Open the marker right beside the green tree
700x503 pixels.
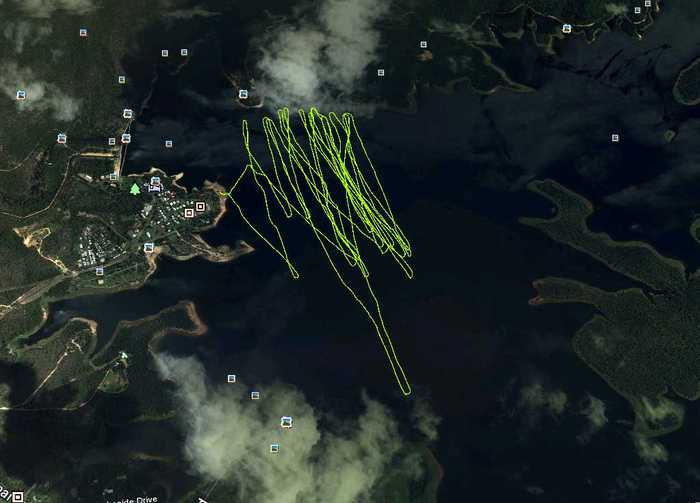click(x=155, y=185)
